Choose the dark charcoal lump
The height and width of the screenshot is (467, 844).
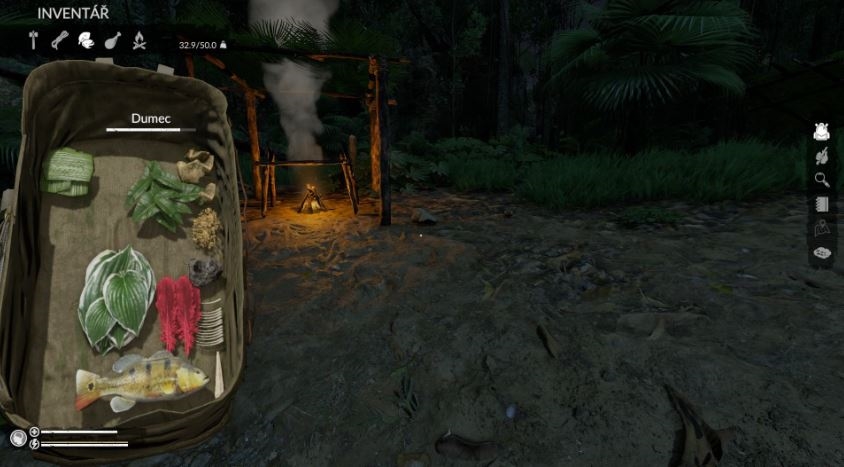click(x=206, y=270)
